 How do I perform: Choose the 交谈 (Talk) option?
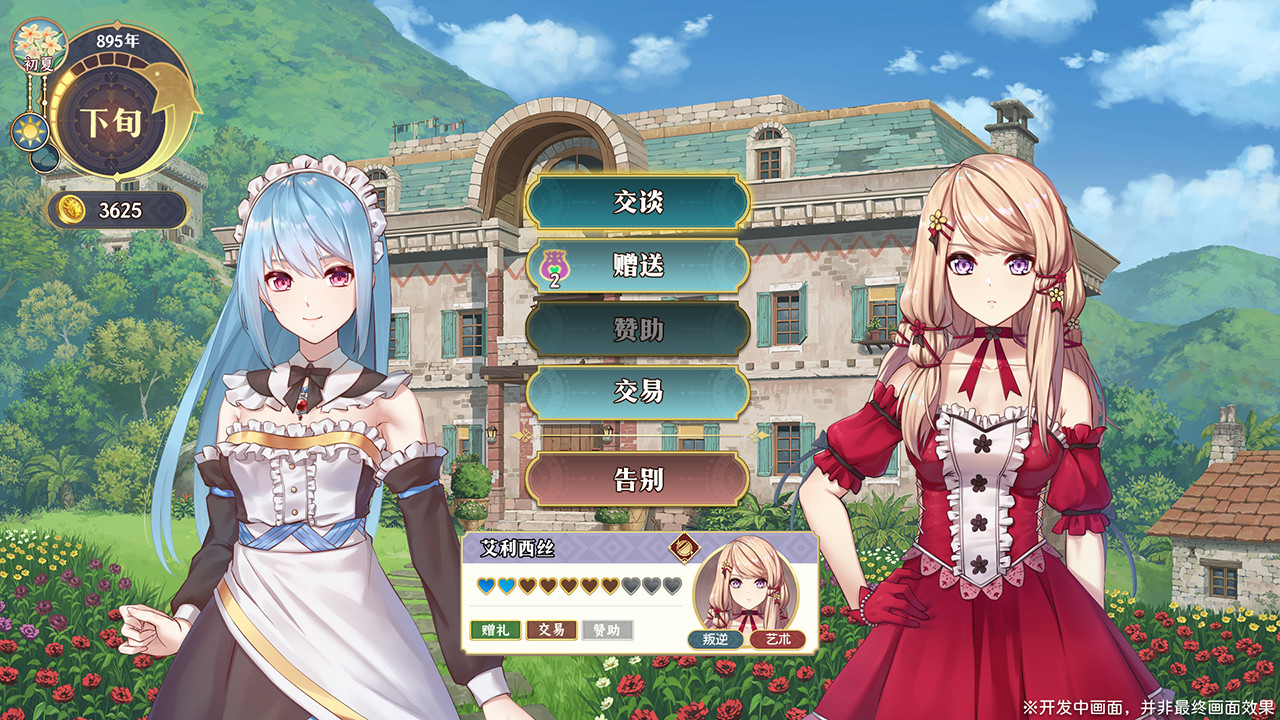click(x=638, y=203)
